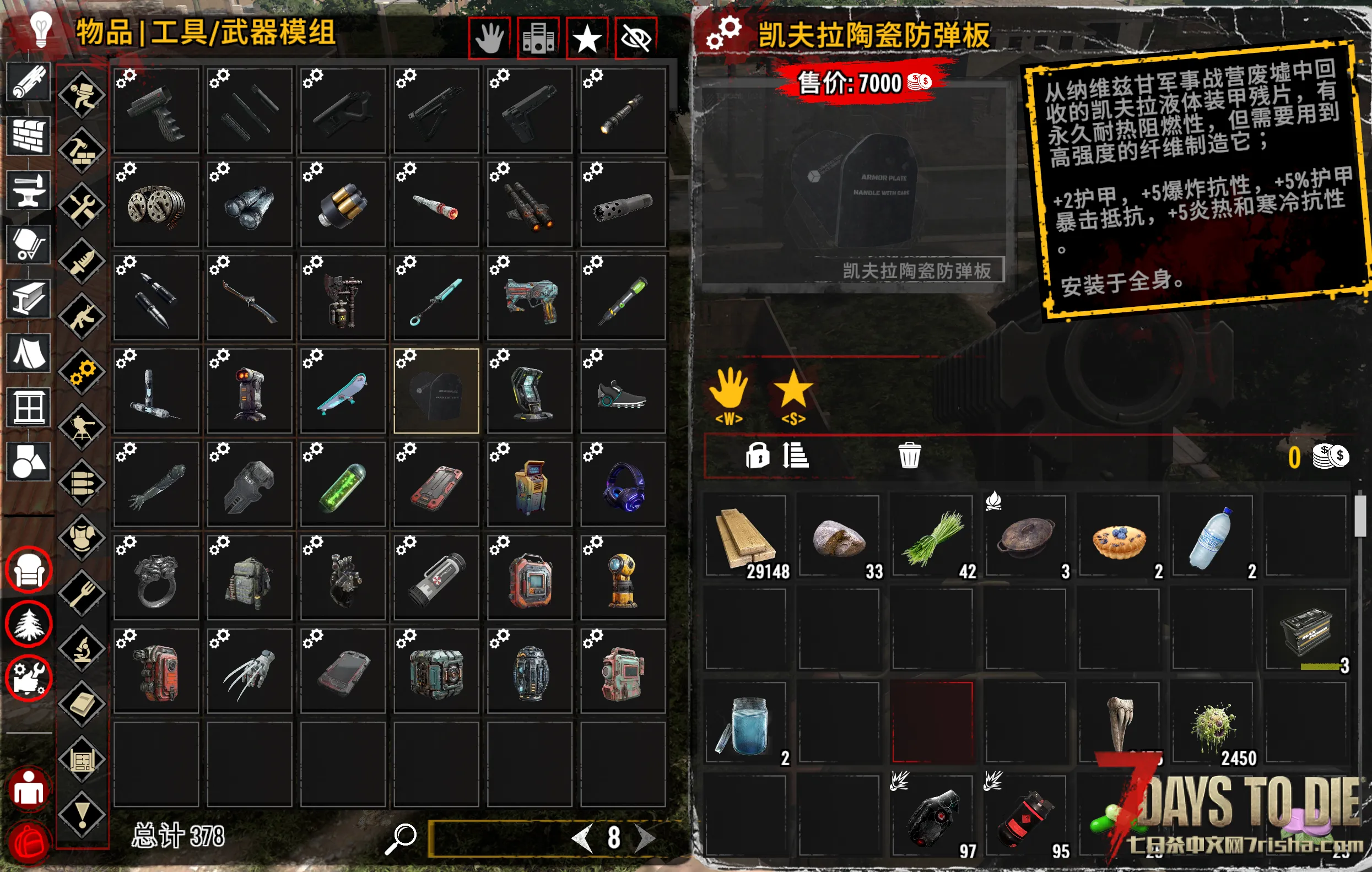Select the flashlight mod slot
This screenshot has height=872, width=1372.
[623, 111]
